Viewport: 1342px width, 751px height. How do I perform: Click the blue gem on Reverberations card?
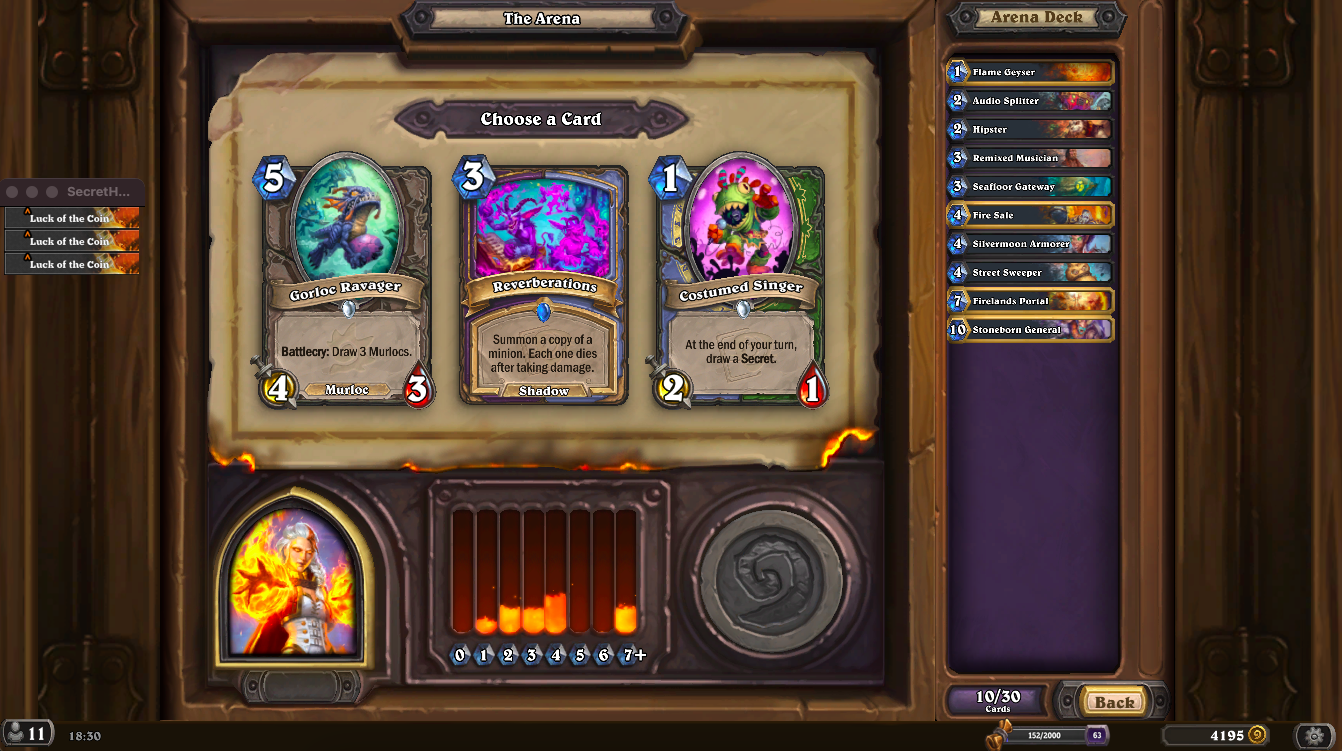(x=543, y=310)
